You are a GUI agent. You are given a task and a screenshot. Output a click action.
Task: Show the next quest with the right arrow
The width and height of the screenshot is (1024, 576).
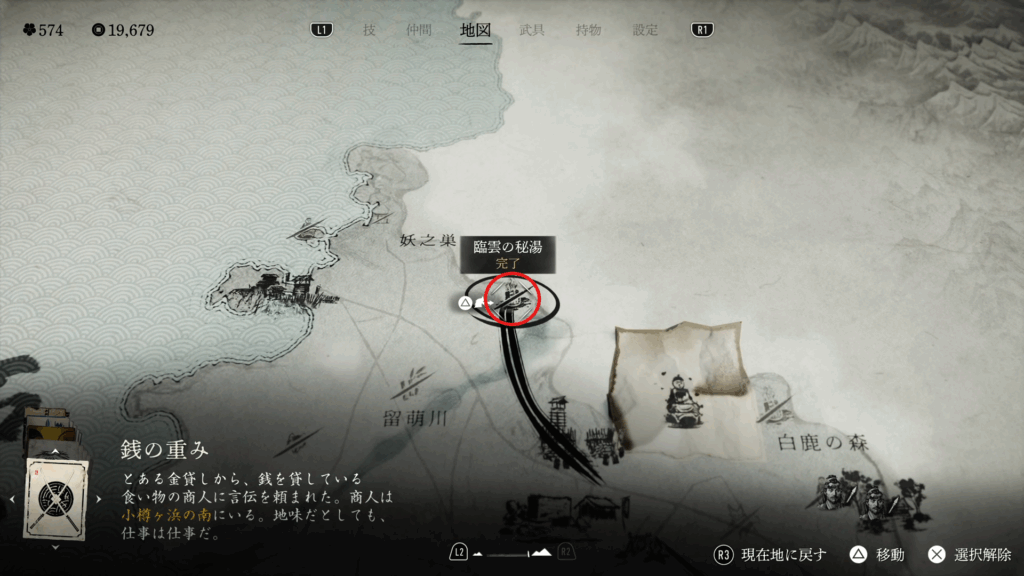(99, 498)
